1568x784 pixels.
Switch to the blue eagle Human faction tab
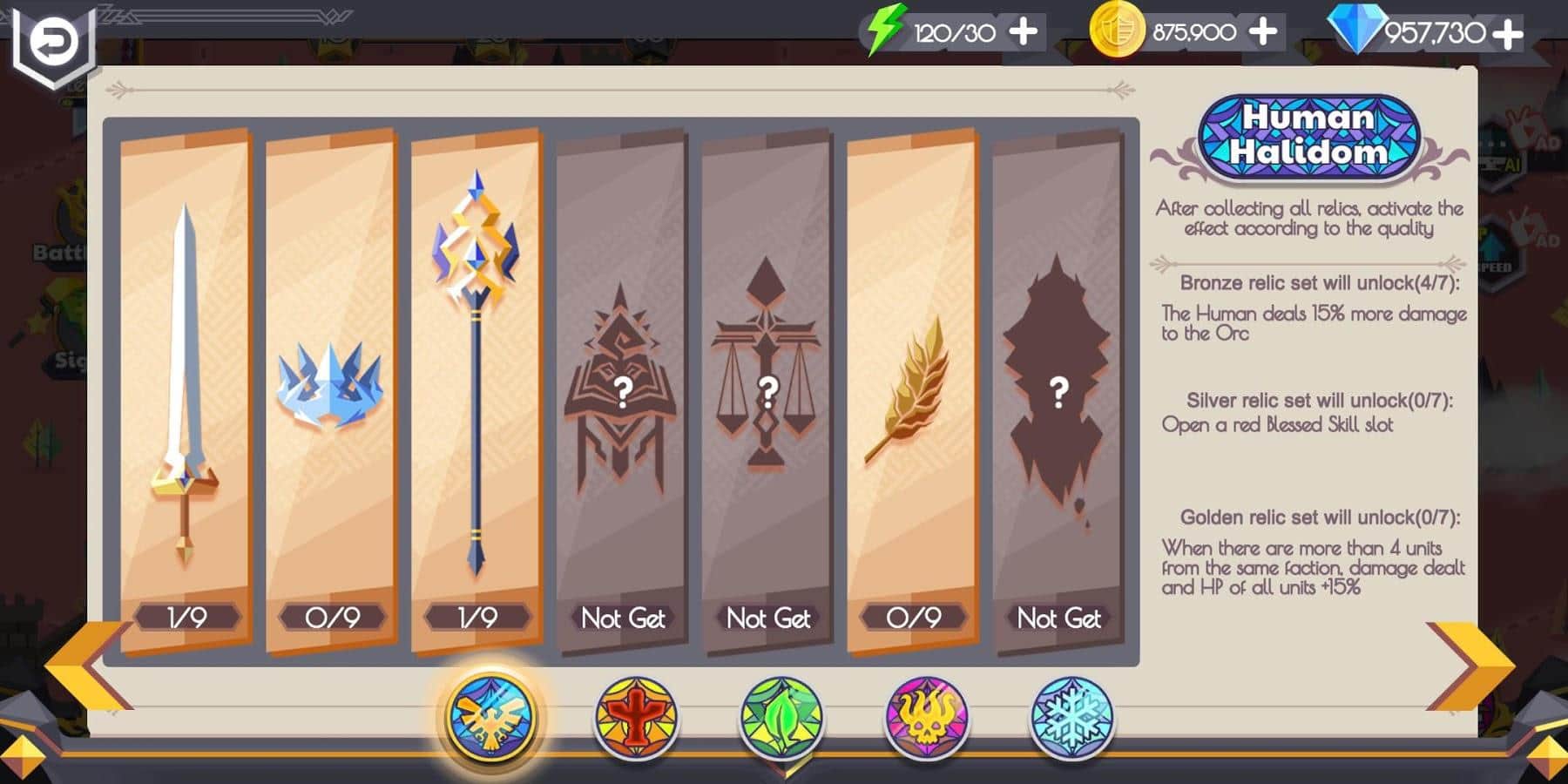491,718
